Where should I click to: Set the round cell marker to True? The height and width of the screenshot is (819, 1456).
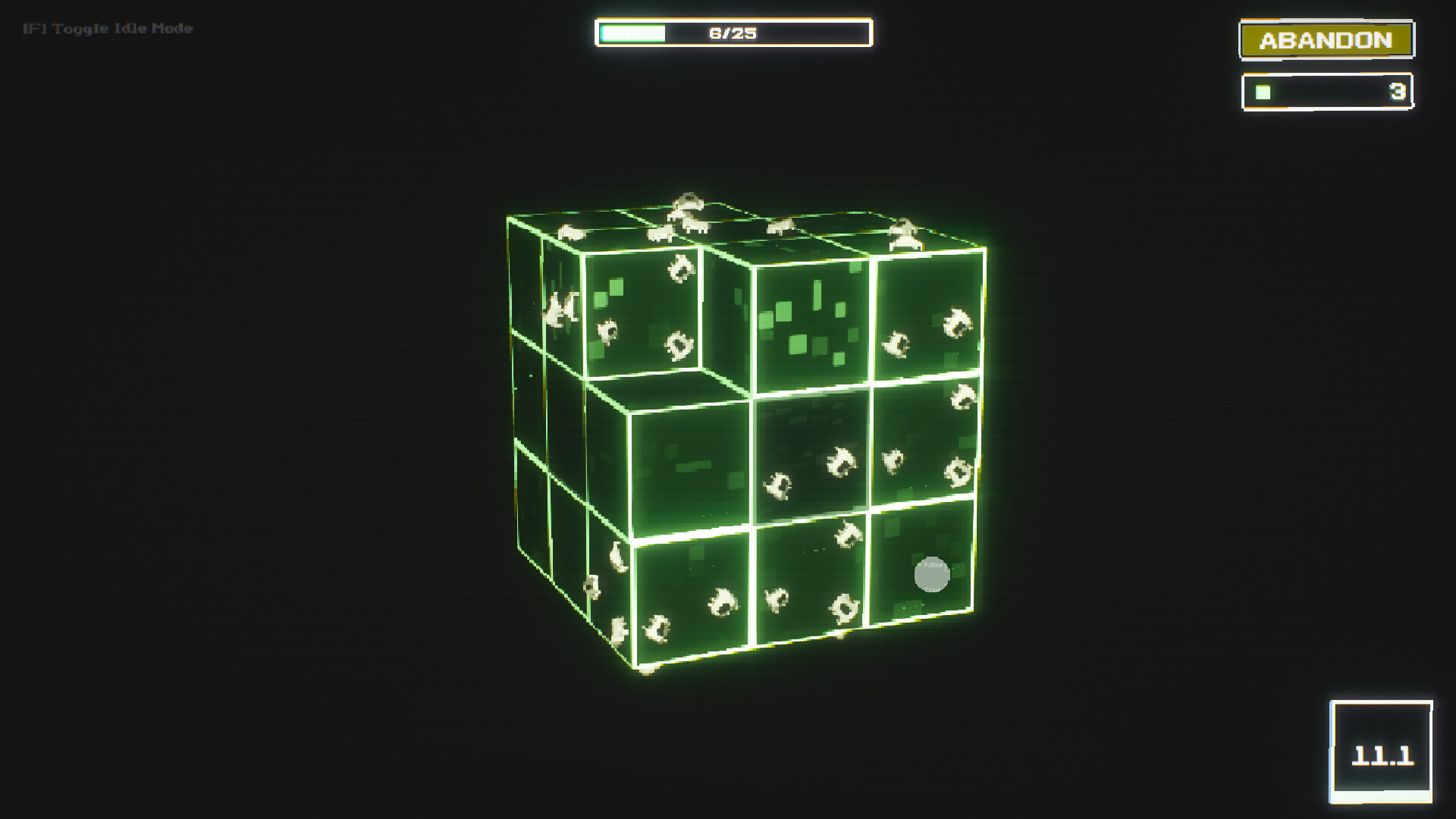coord(933,590)
